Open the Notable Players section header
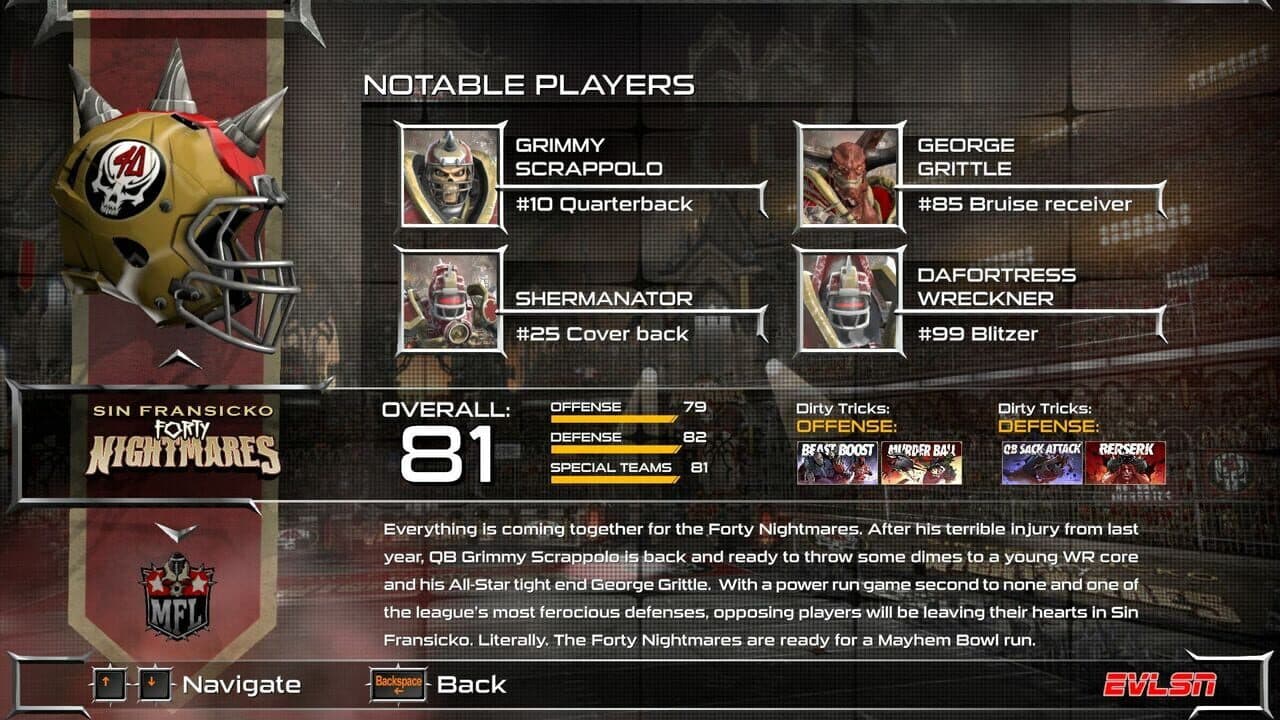 click(x=530, y=86)
